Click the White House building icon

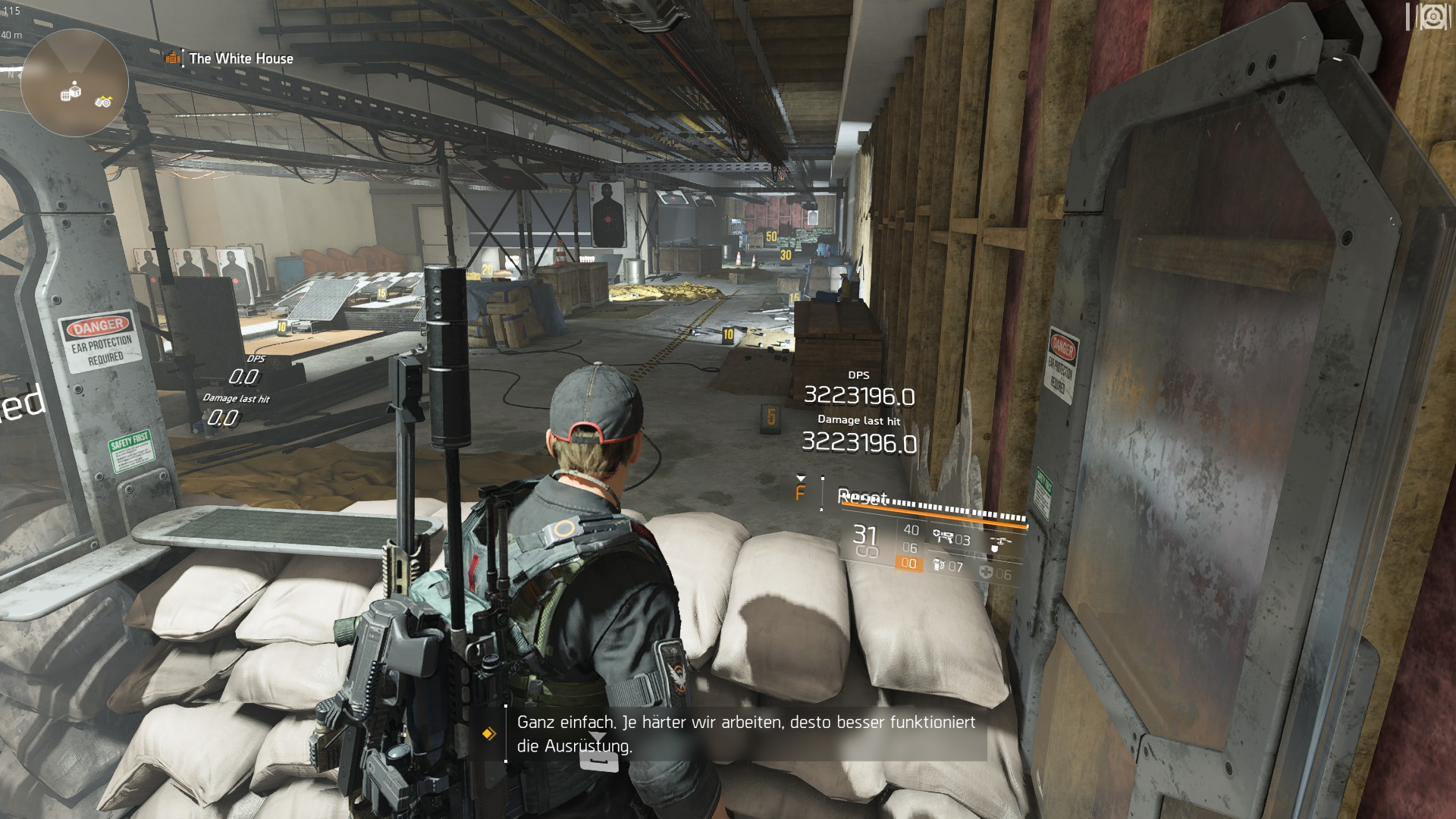(x=173, y=58)
